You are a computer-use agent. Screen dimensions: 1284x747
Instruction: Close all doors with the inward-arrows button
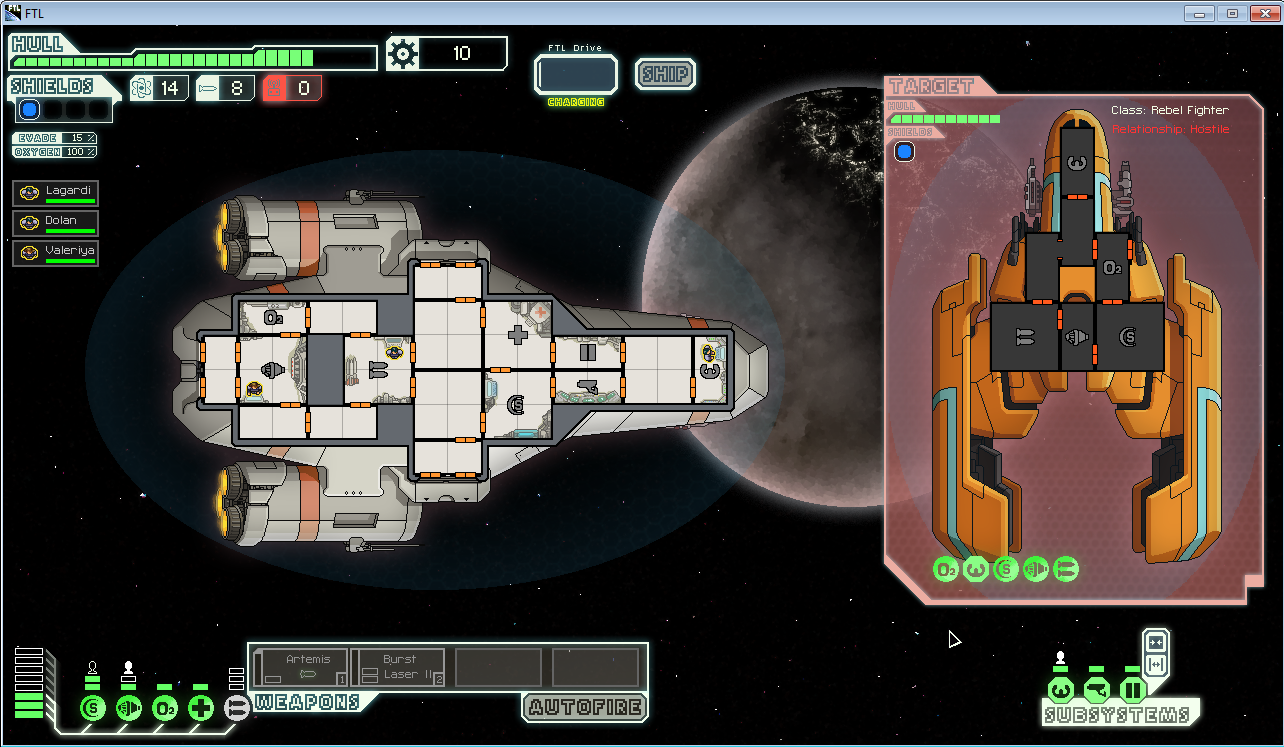pyautogui.click(x=1156, y=642)
